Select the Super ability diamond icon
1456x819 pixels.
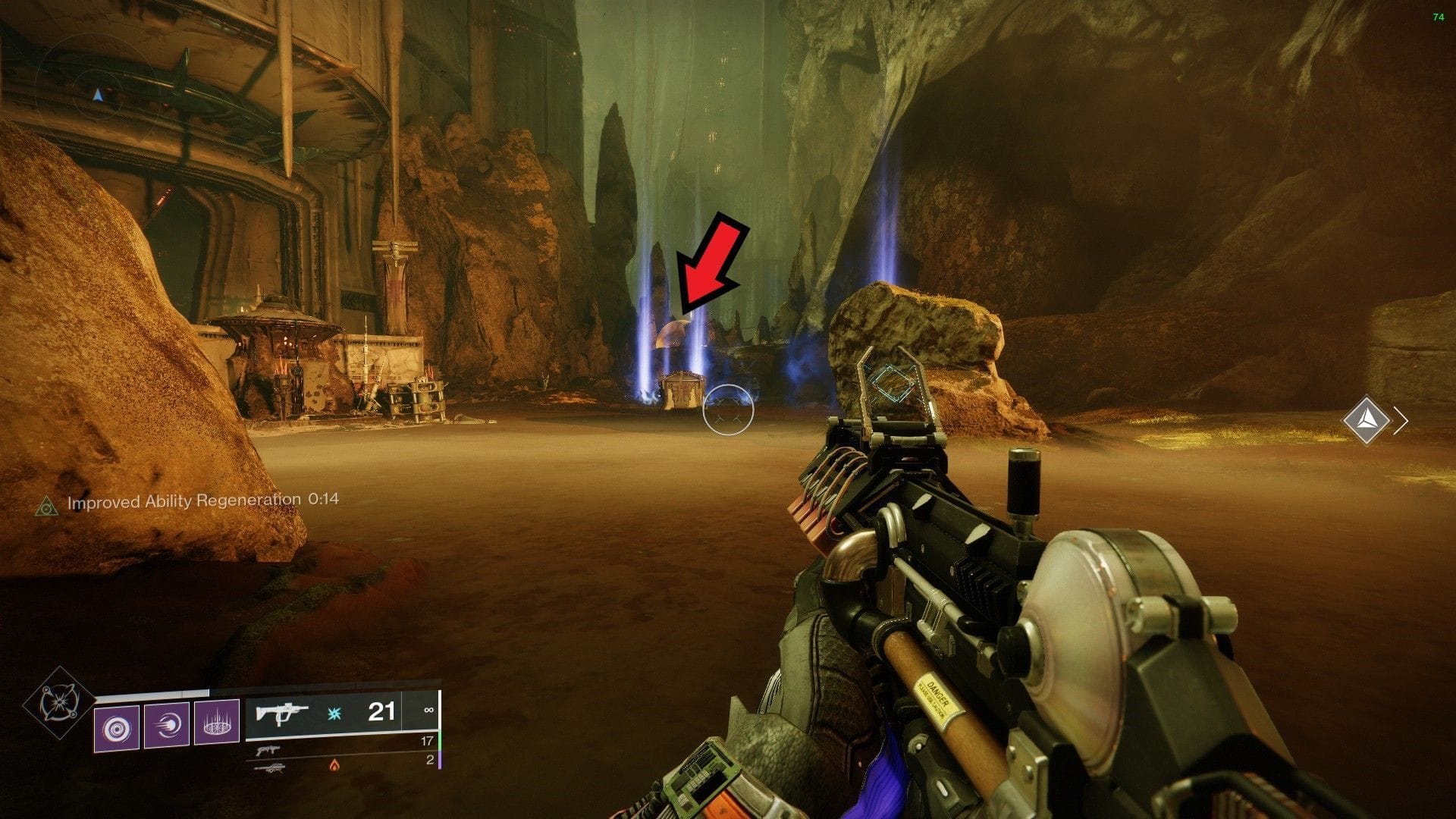tap(58, 701)
